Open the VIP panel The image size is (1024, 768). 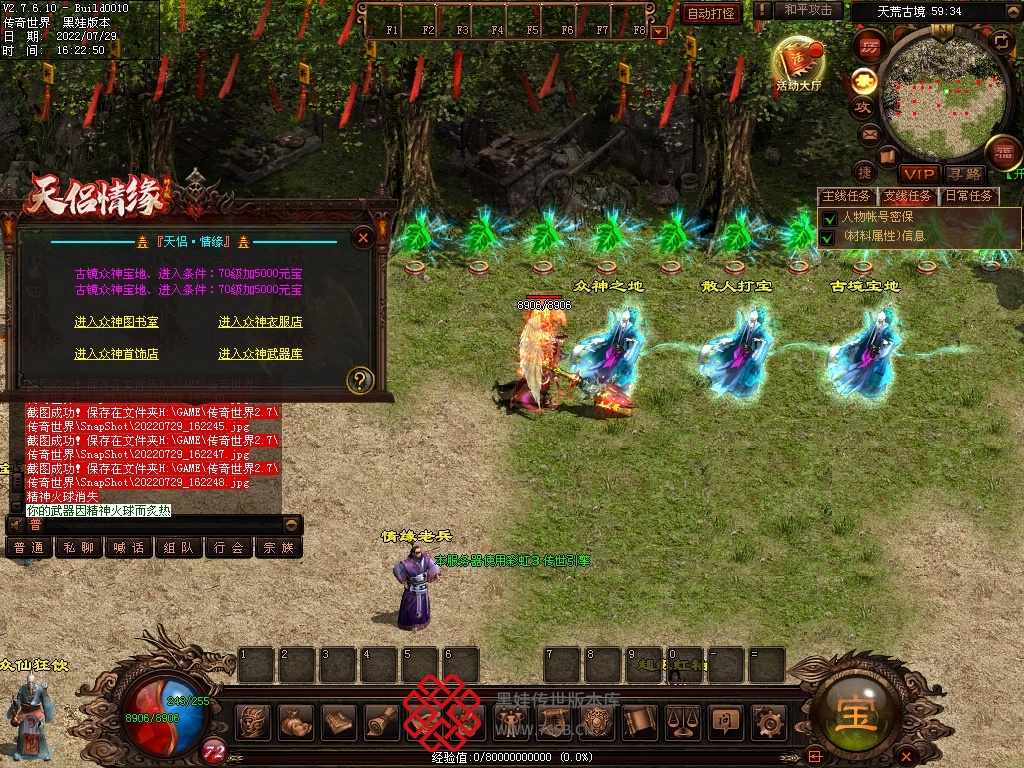point(918,174)
